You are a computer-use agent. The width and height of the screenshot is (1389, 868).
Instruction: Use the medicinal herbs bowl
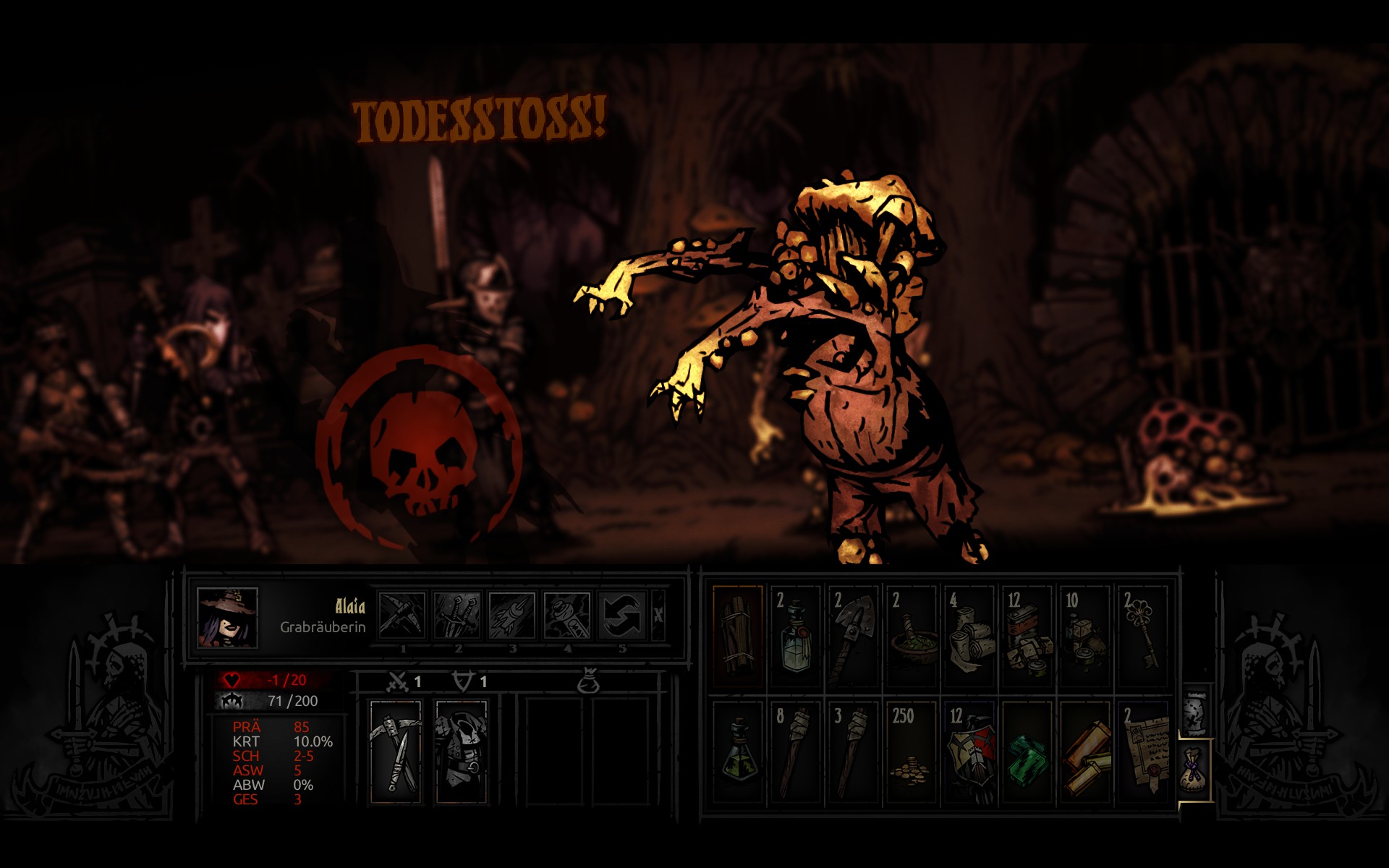tap(912, 637)
